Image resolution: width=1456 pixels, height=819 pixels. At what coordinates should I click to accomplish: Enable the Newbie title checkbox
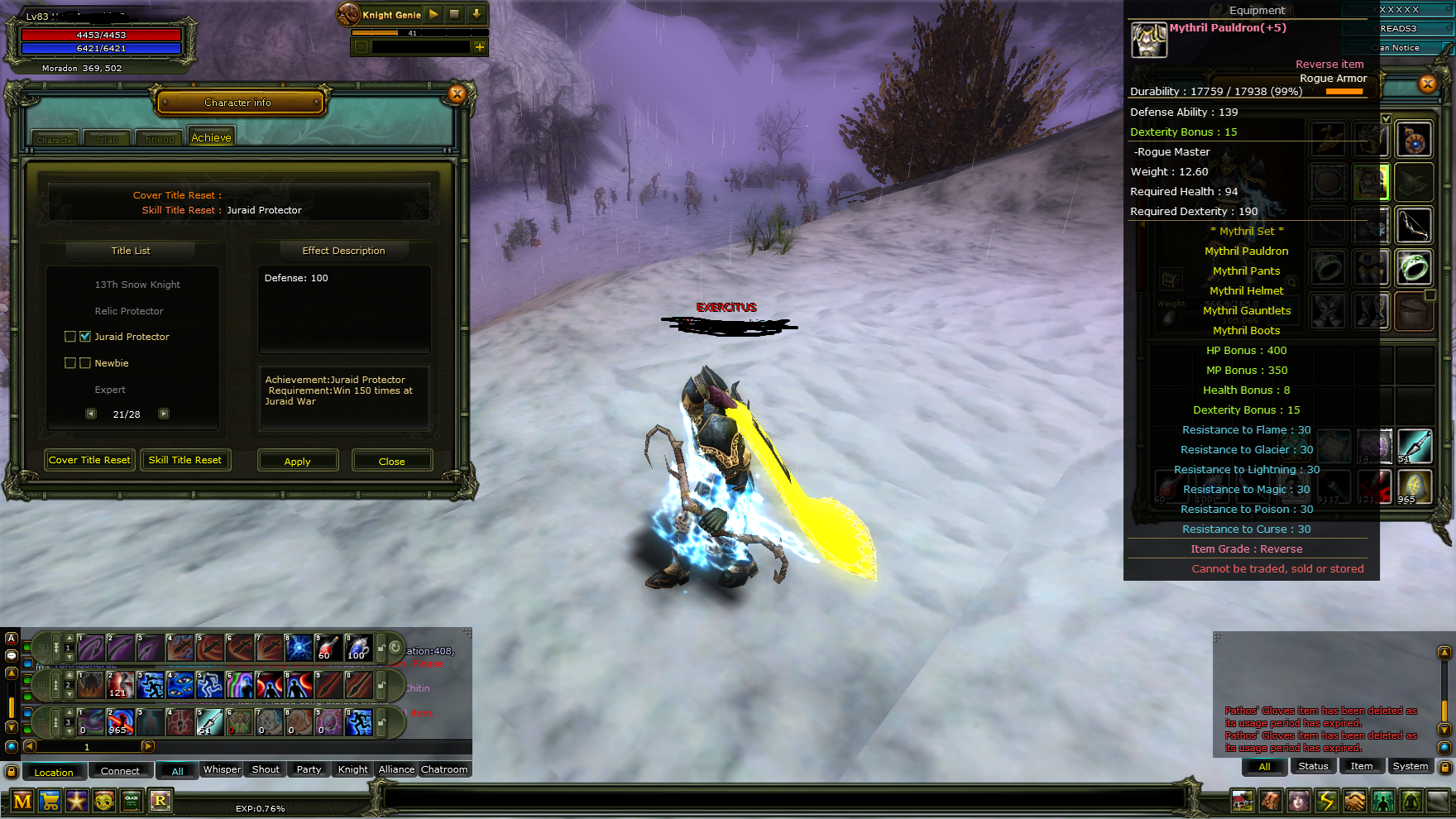(x=69, y=362)
